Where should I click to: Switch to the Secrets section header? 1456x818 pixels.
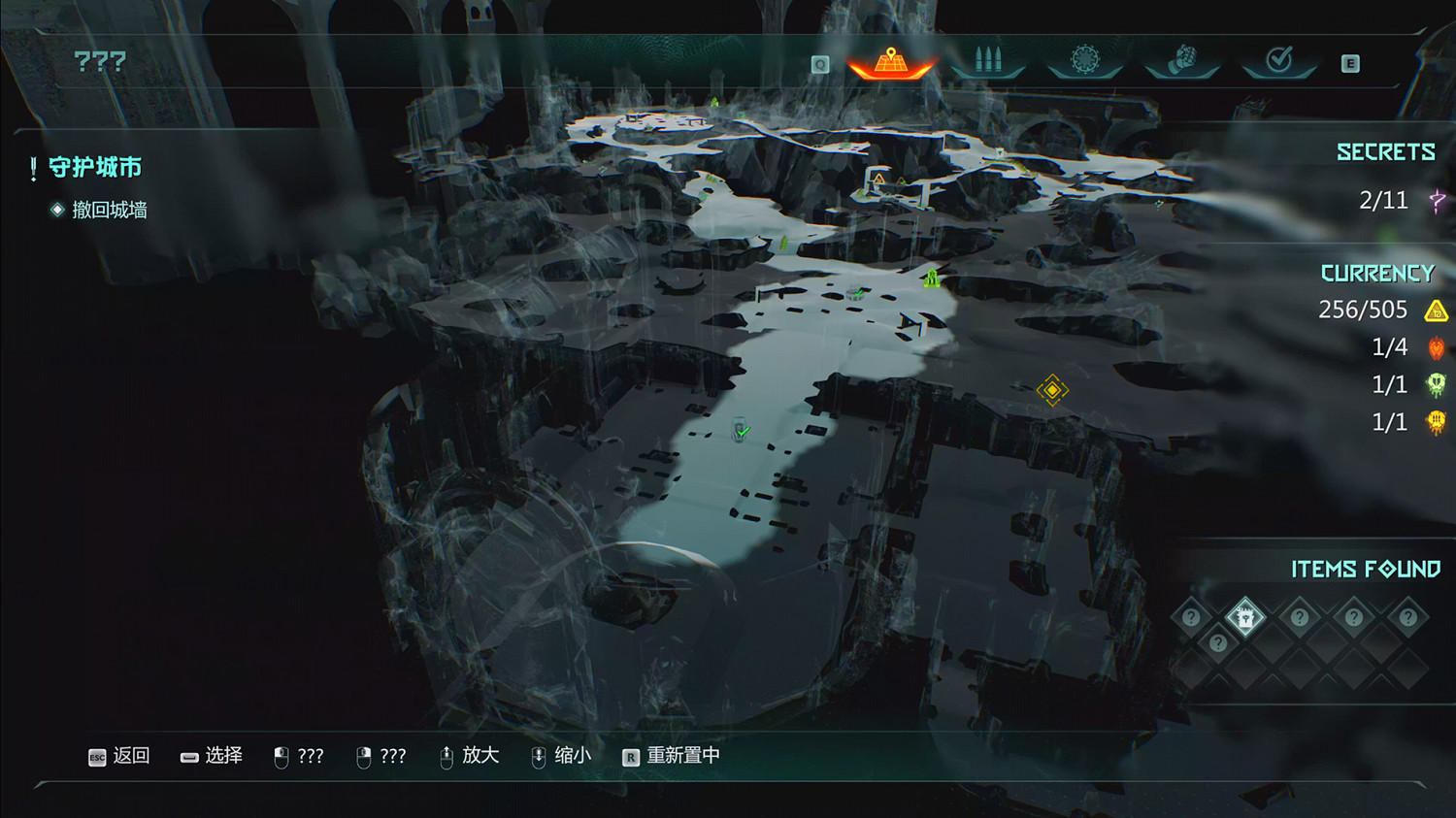click(1386, 151)
